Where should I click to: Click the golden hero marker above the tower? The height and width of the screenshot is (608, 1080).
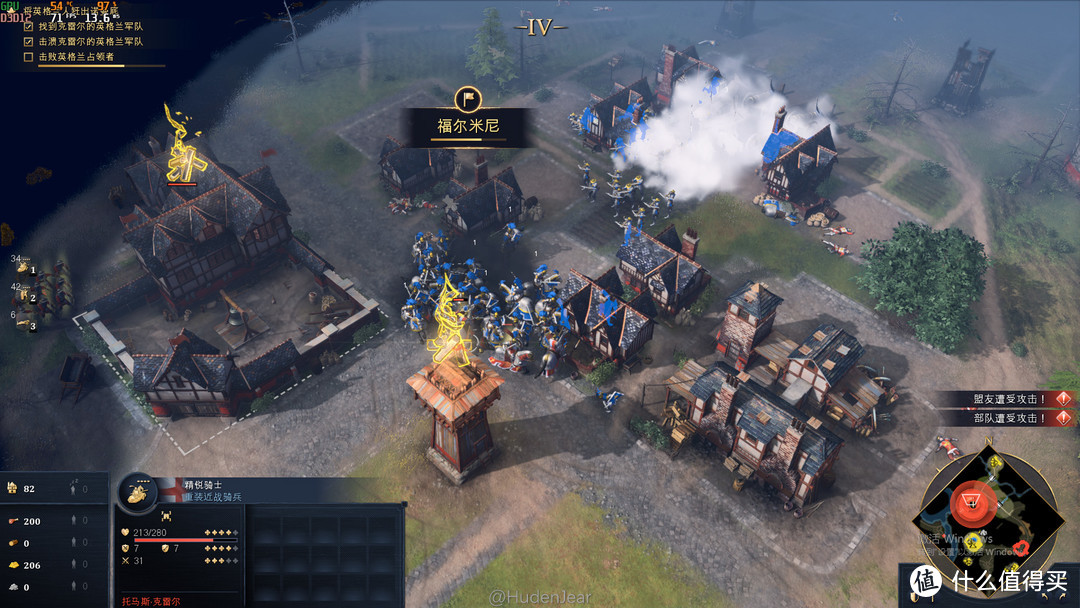[x=452, y=318]
